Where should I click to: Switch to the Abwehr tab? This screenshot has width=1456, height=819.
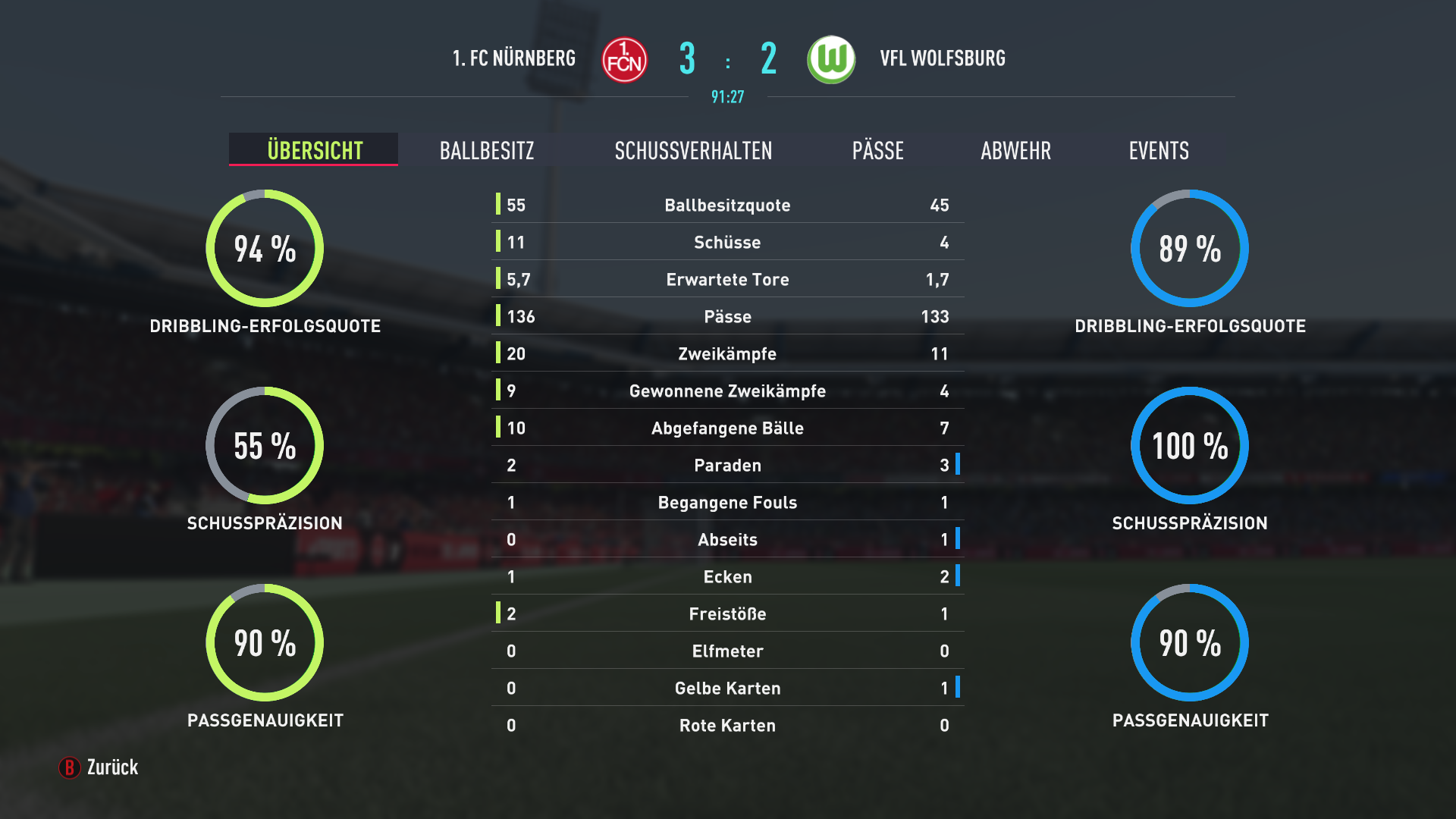(1015, 150)
